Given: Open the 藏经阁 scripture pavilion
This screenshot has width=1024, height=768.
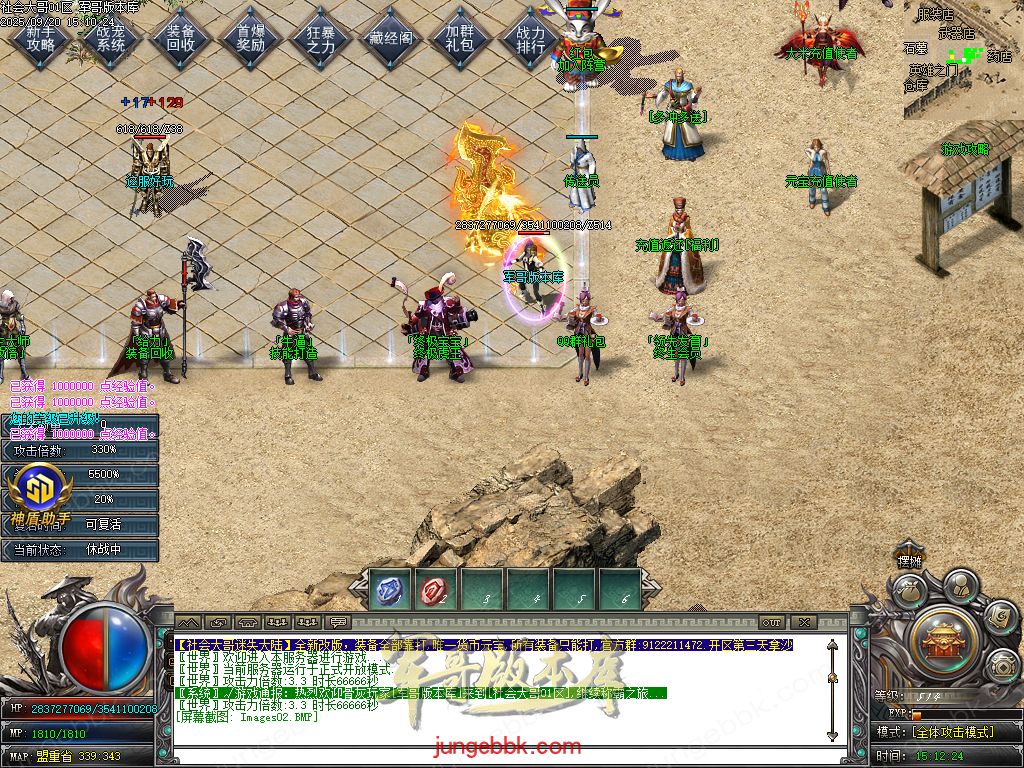Looking at the screenshot, I should [x=390, y=38].
